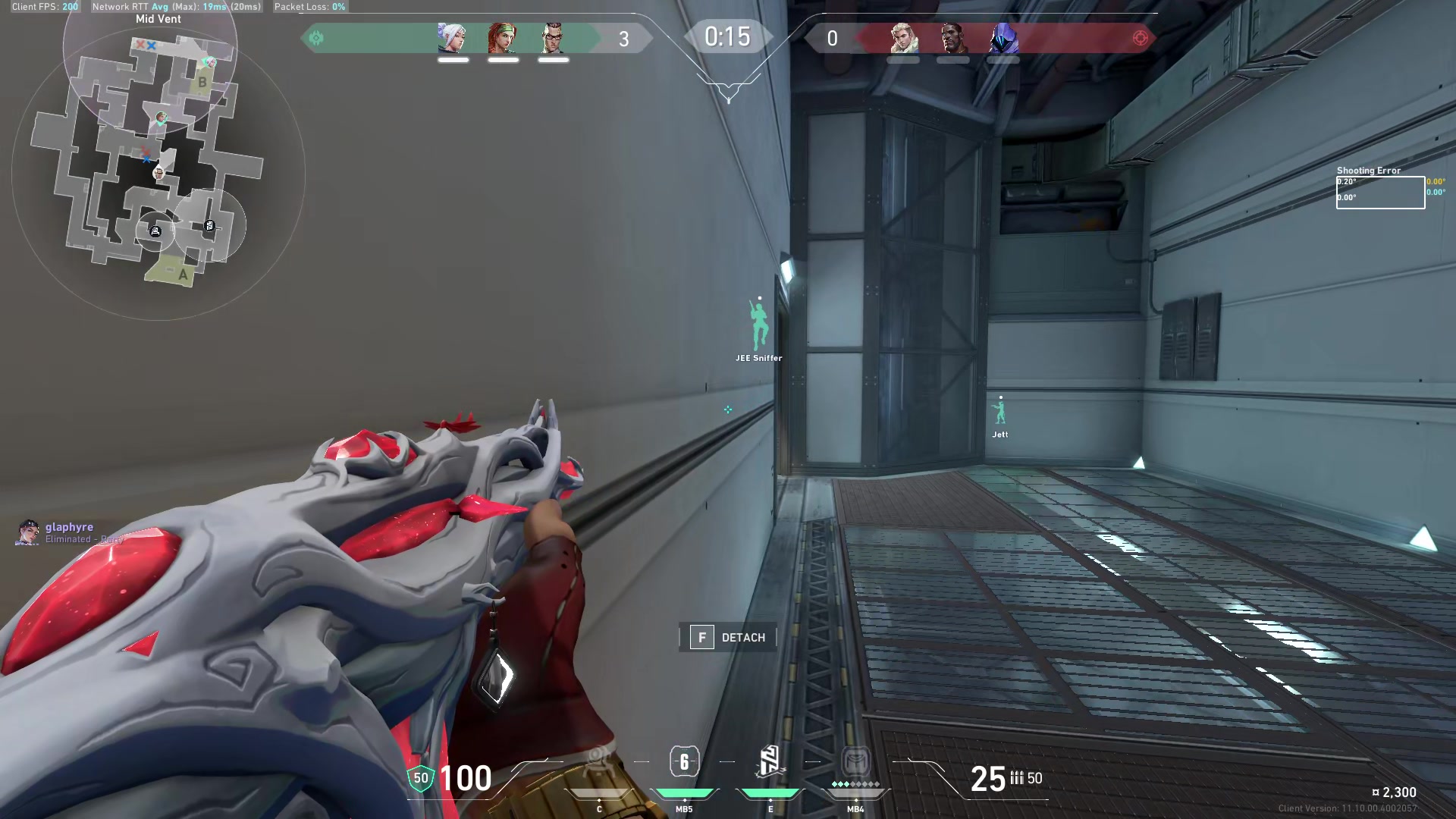Click the blond enemy agent portrait

click(903, 38)
